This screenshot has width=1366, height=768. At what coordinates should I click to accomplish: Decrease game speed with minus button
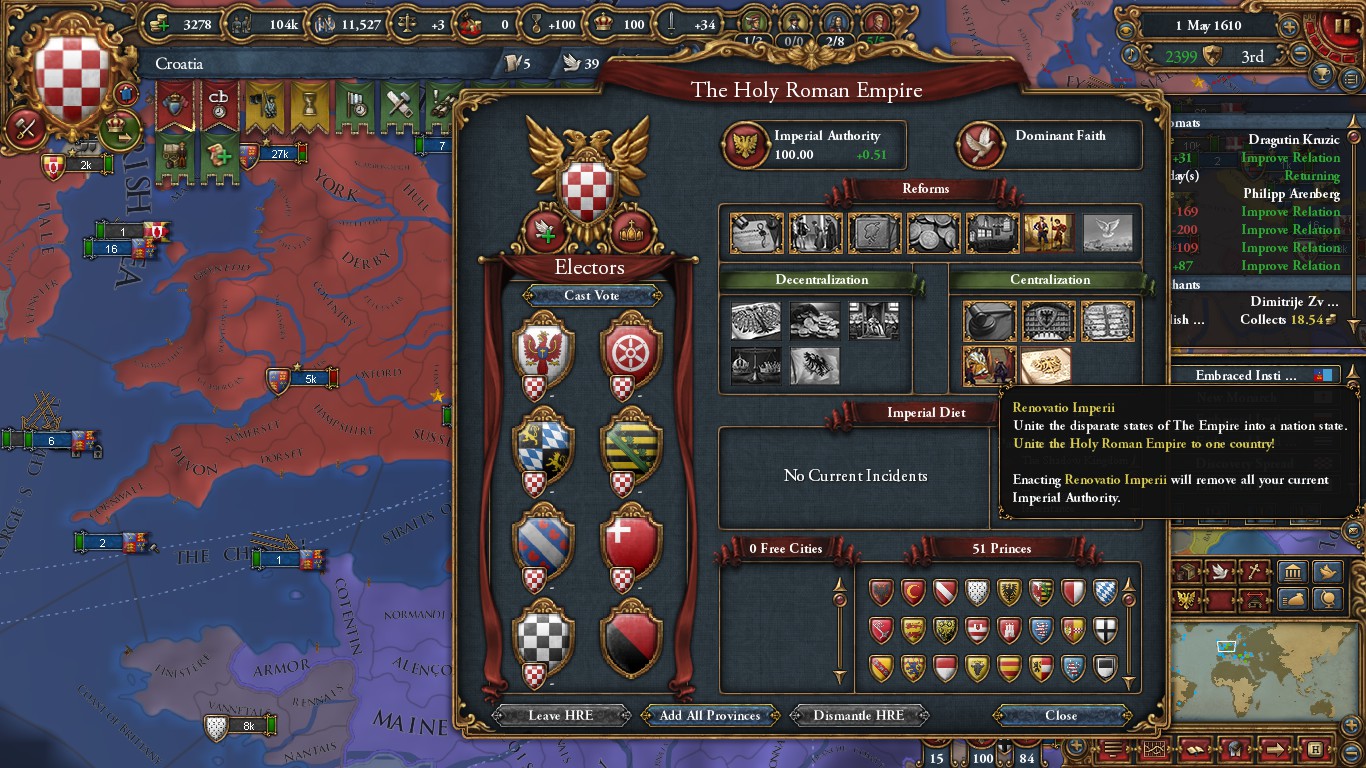[x=1300, y=56]
